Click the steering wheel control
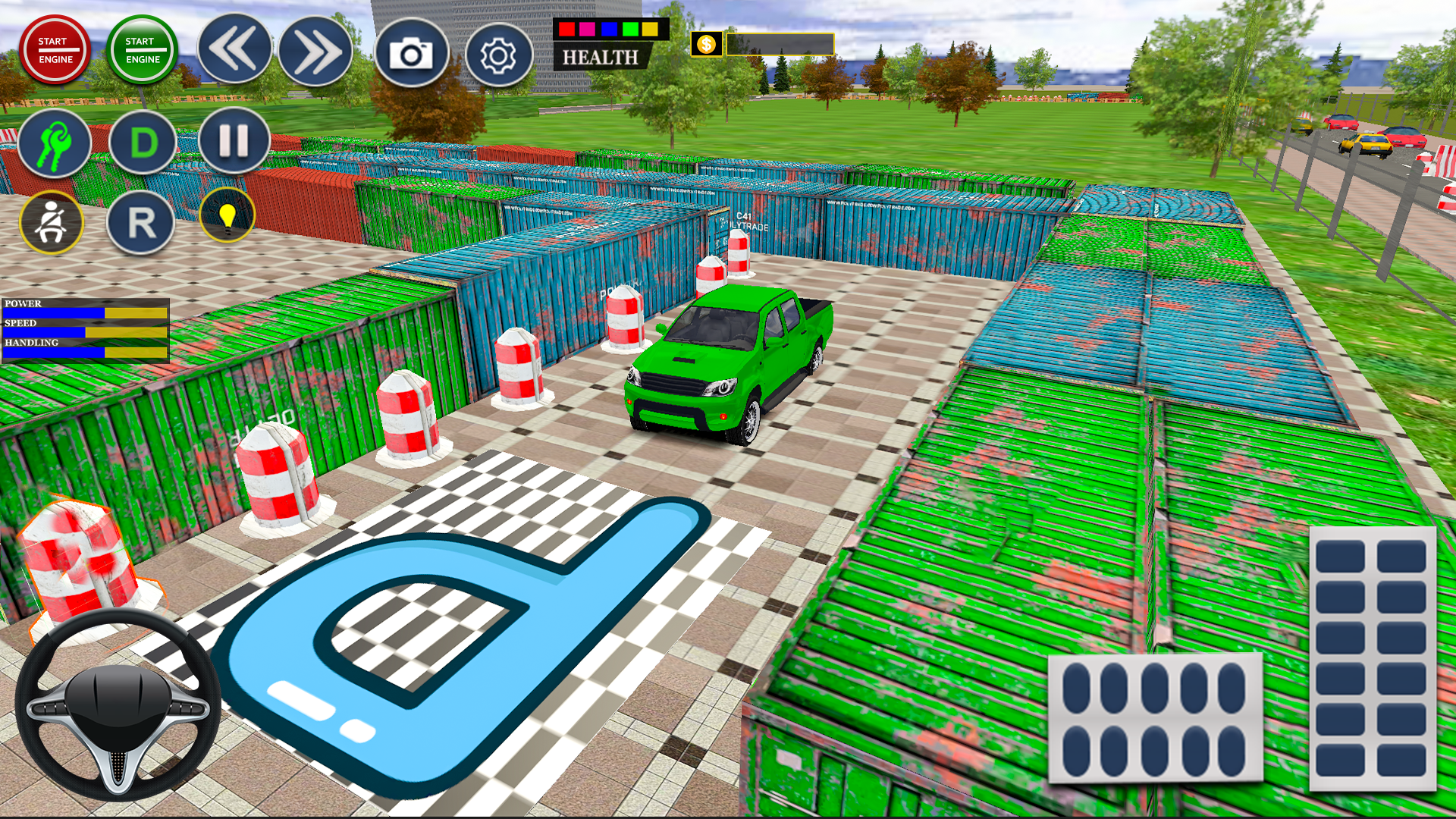Image resolution: width=1456 pixels, height=819 pixels. point(118,705)
